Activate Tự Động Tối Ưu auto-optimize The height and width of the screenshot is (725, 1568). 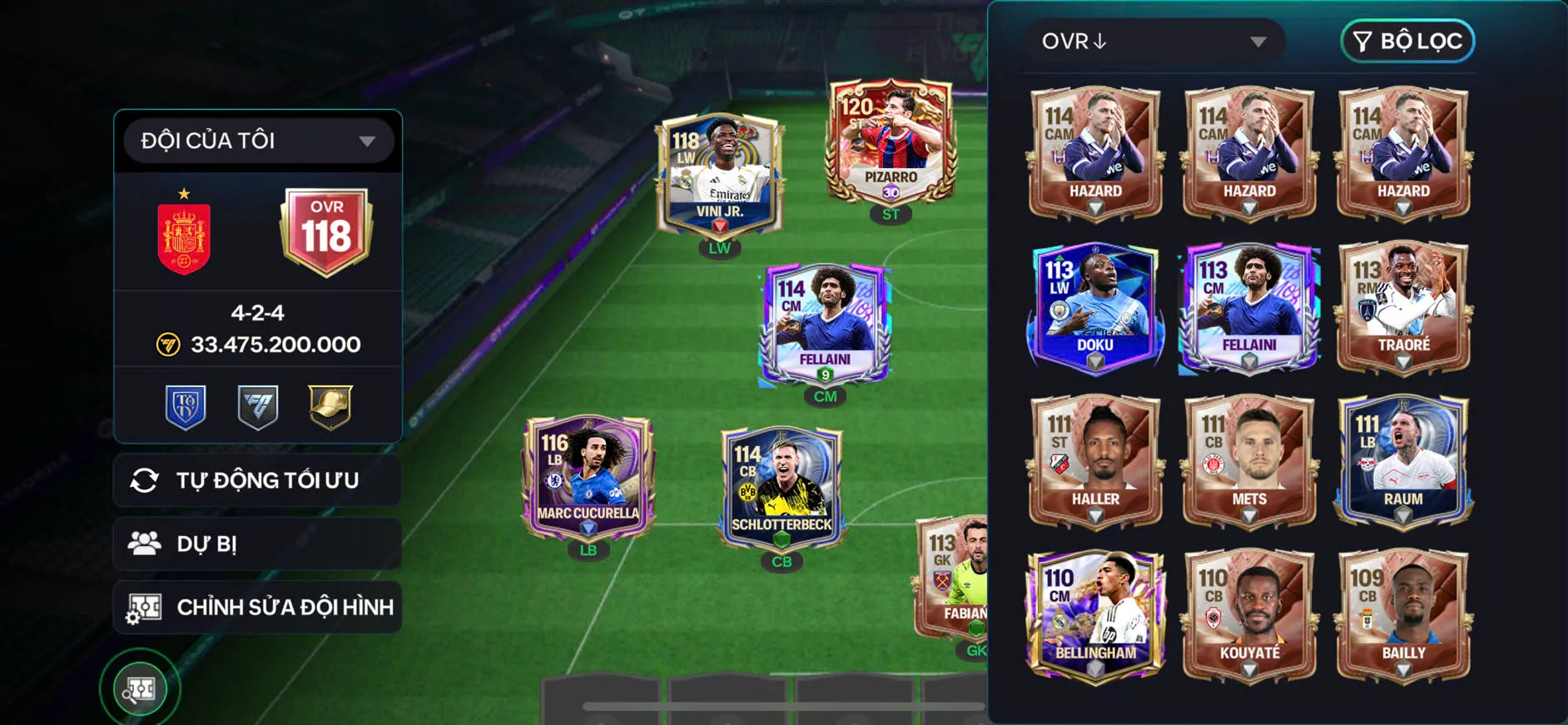click(258, 480)
